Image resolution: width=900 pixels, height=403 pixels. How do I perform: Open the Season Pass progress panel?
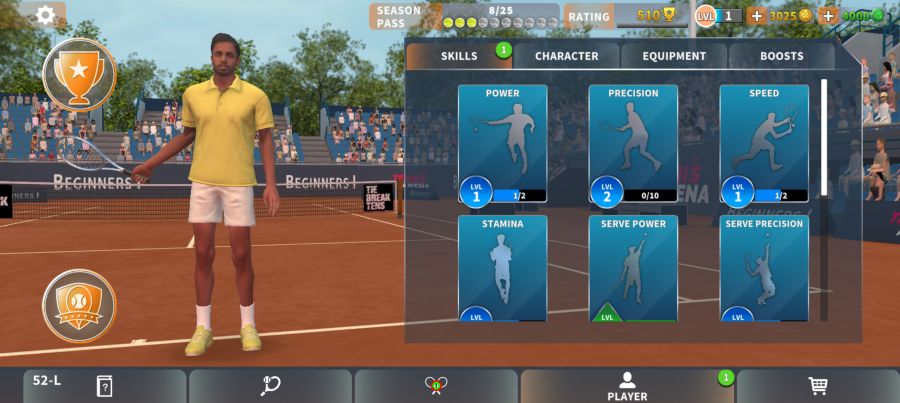(465, 16)
